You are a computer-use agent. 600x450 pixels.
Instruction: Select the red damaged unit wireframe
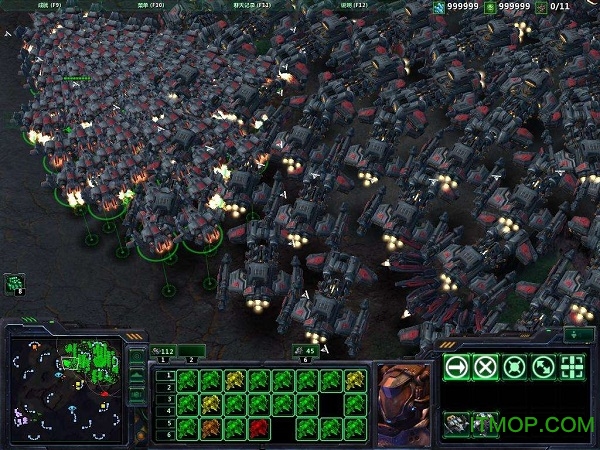coord(259,428)
